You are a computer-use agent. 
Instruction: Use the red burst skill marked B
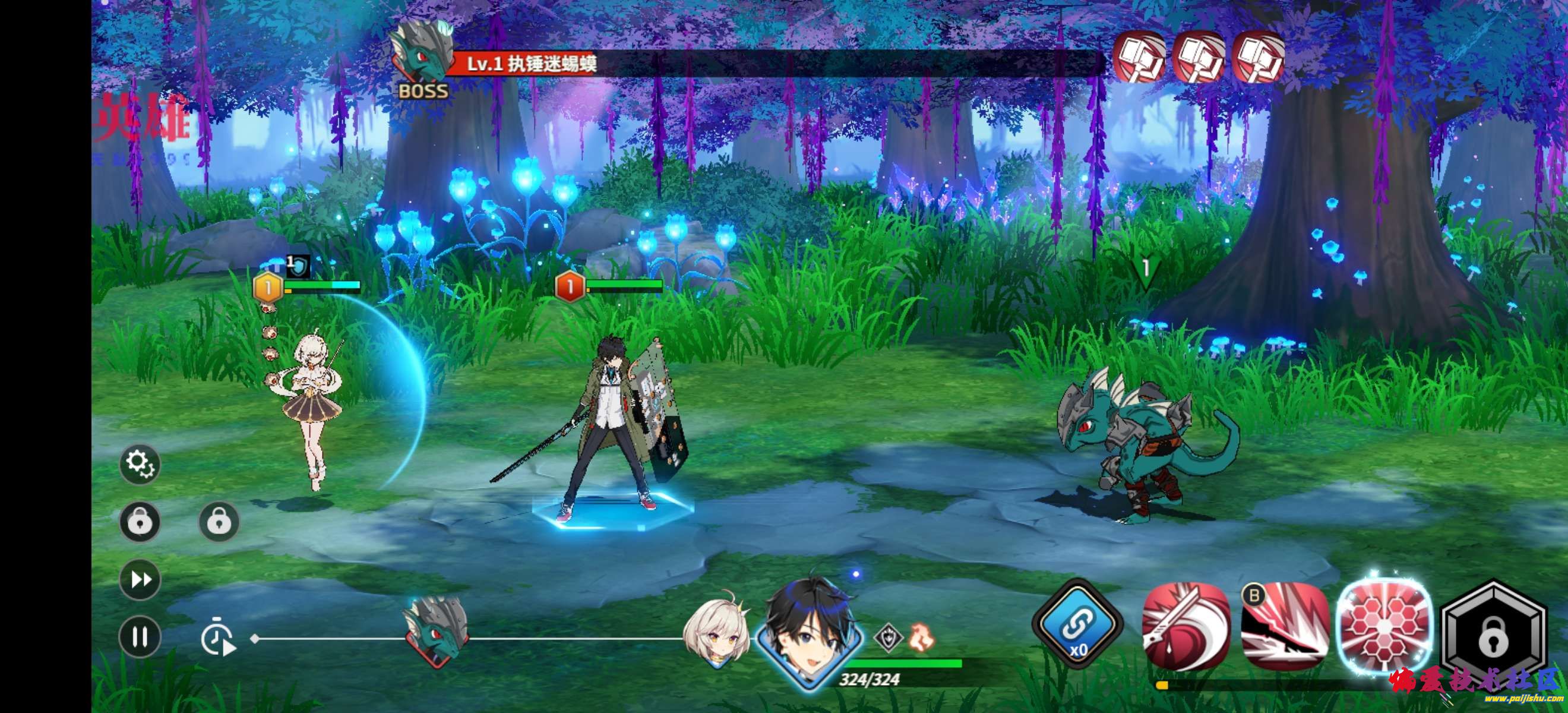(1284, 625)
